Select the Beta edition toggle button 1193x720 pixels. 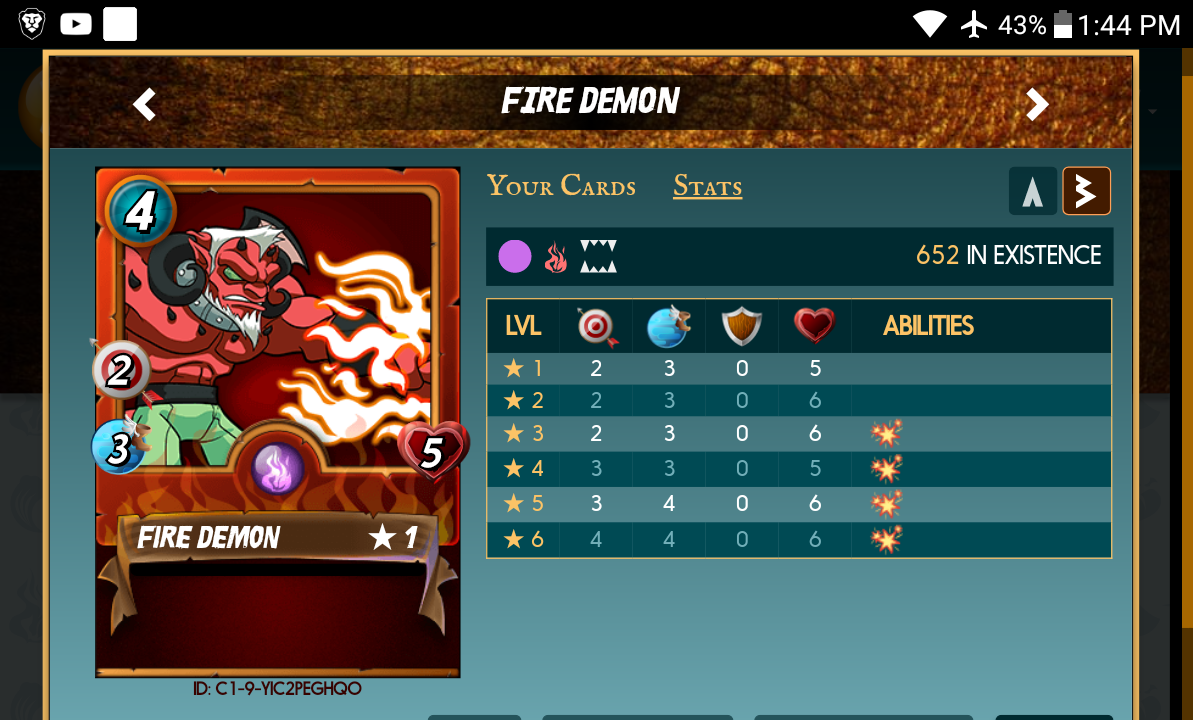pos(1086,191)
